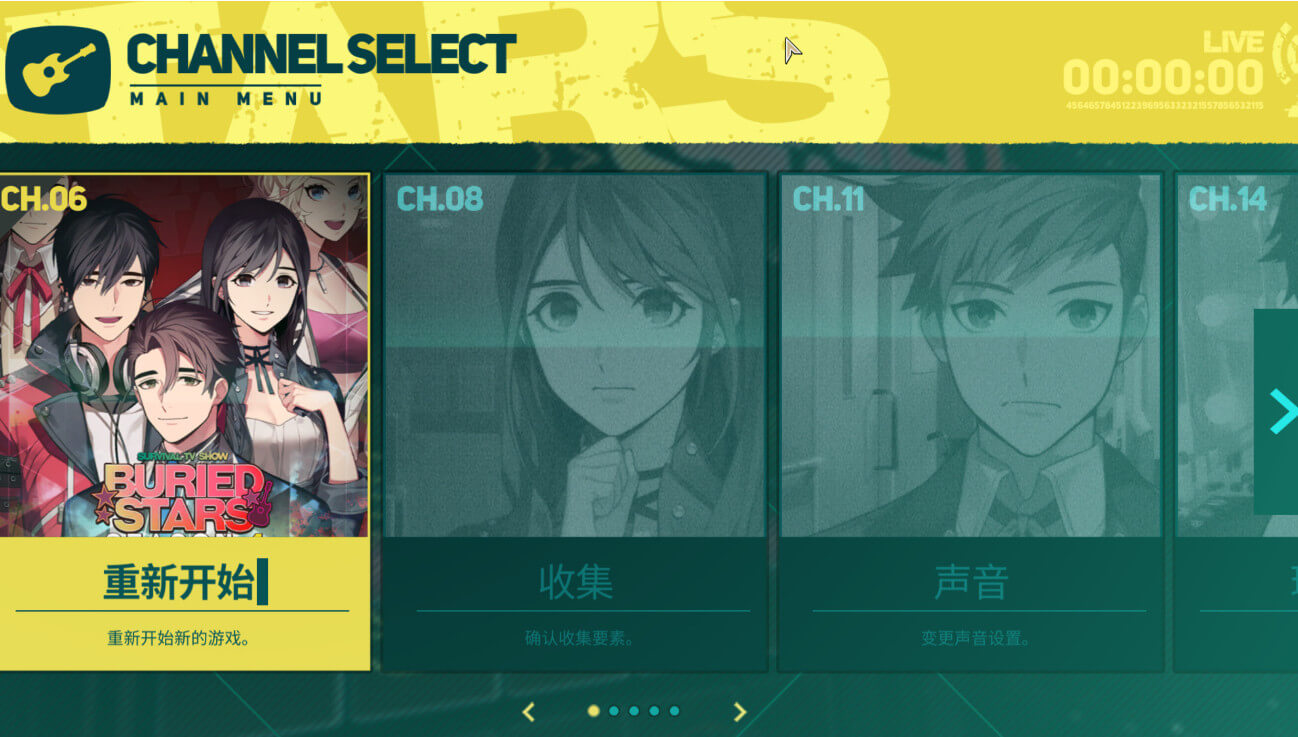Advance with the bottom right page arrow
This screenshot has width=1298, height=737.
click(x=740, y=711)
